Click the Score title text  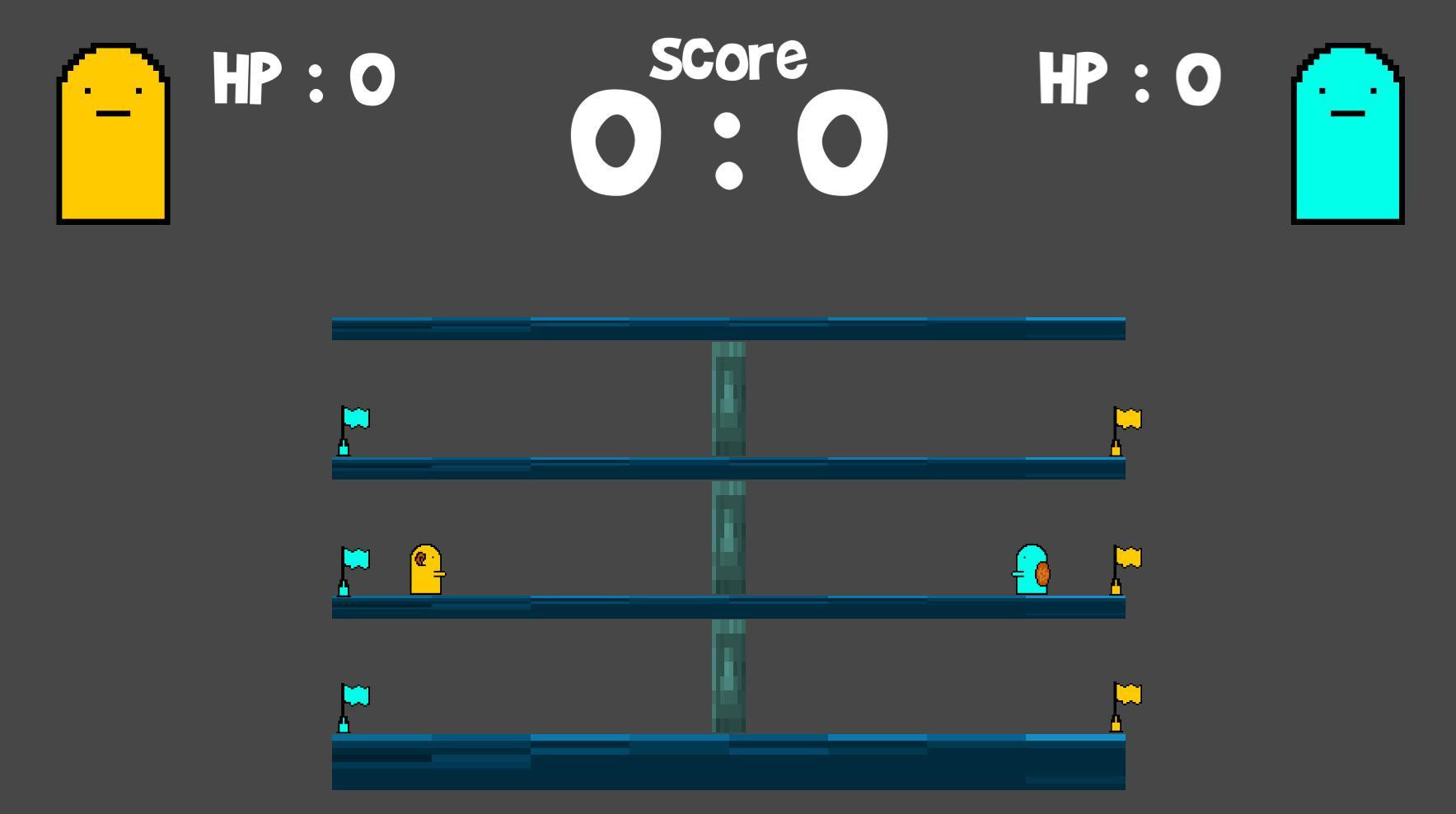(728, 56)
